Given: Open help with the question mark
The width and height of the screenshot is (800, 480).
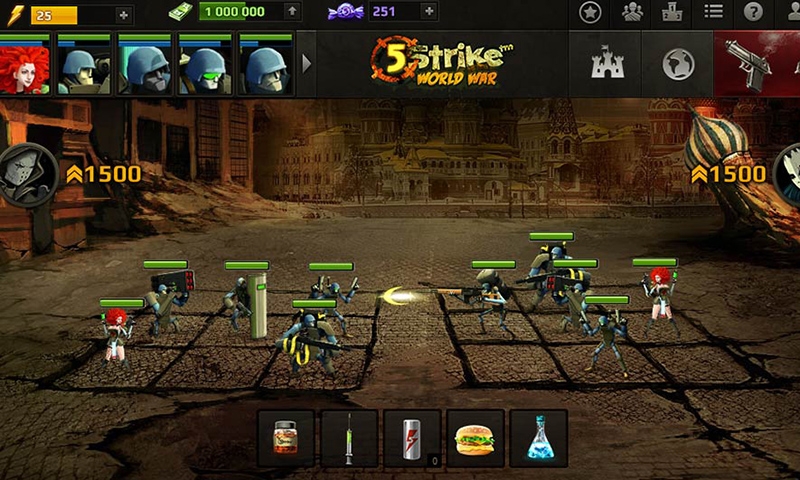Looking at the screenshot, I should 754,13.
